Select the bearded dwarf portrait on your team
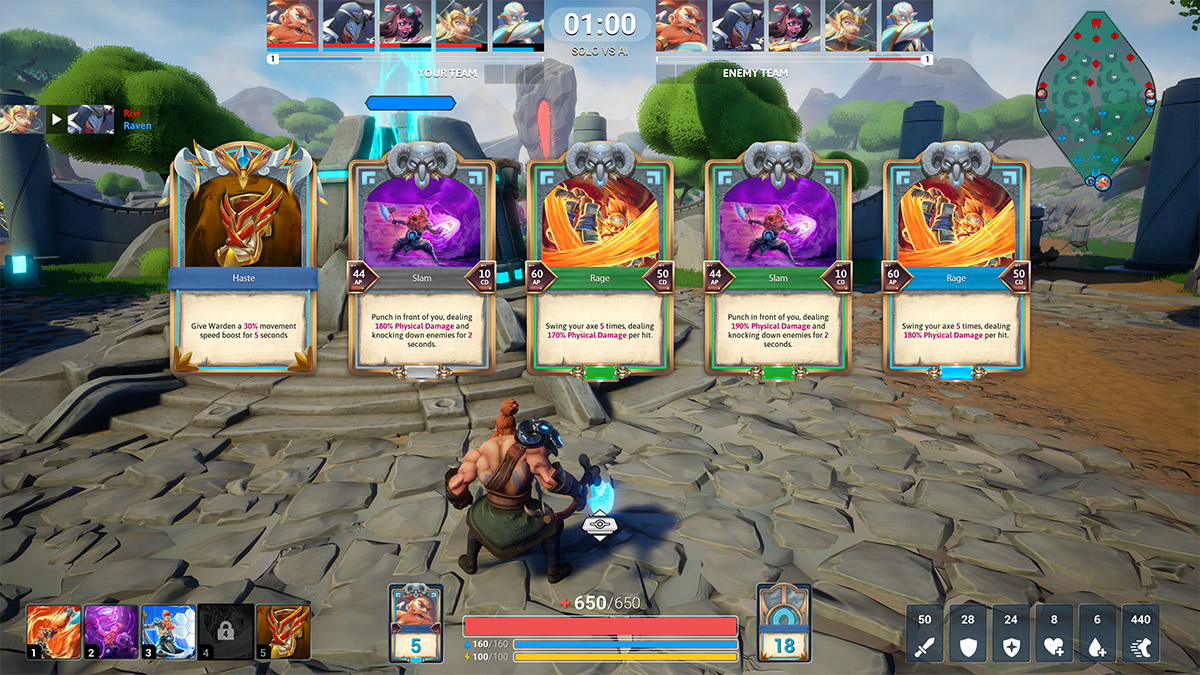 point(292,24)
